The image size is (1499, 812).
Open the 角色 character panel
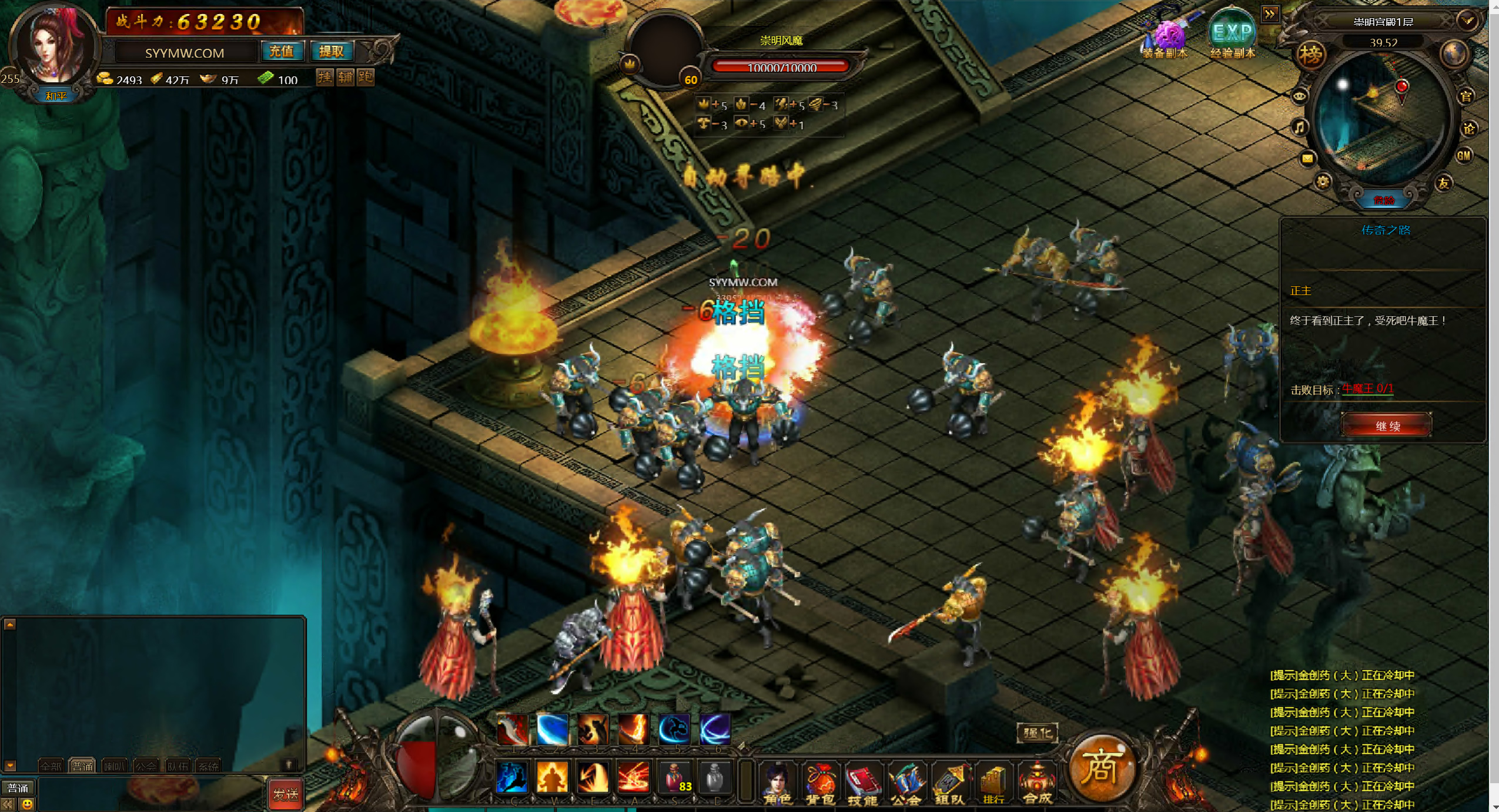(x=777, y=782)
